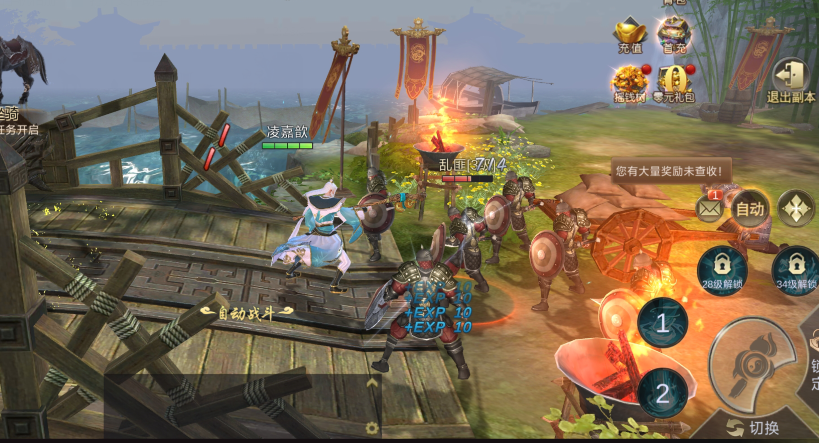The height and width of the screenshot is (443, 819).
Task: Open the 零元礼包 free gift pack
Action: coord(674,81)
